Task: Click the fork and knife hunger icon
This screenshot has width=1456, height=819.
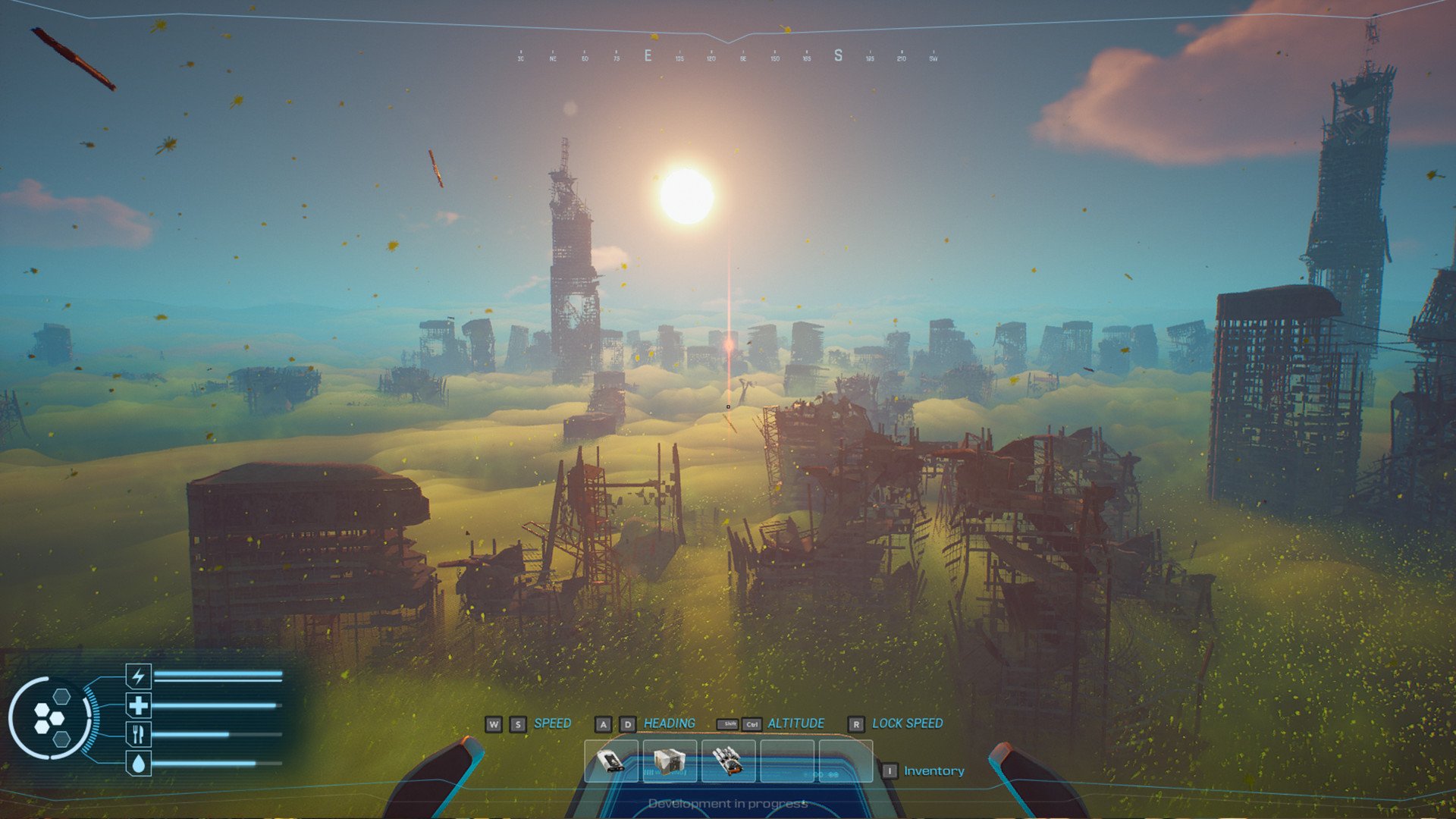Action: click(x=138, y=734)
